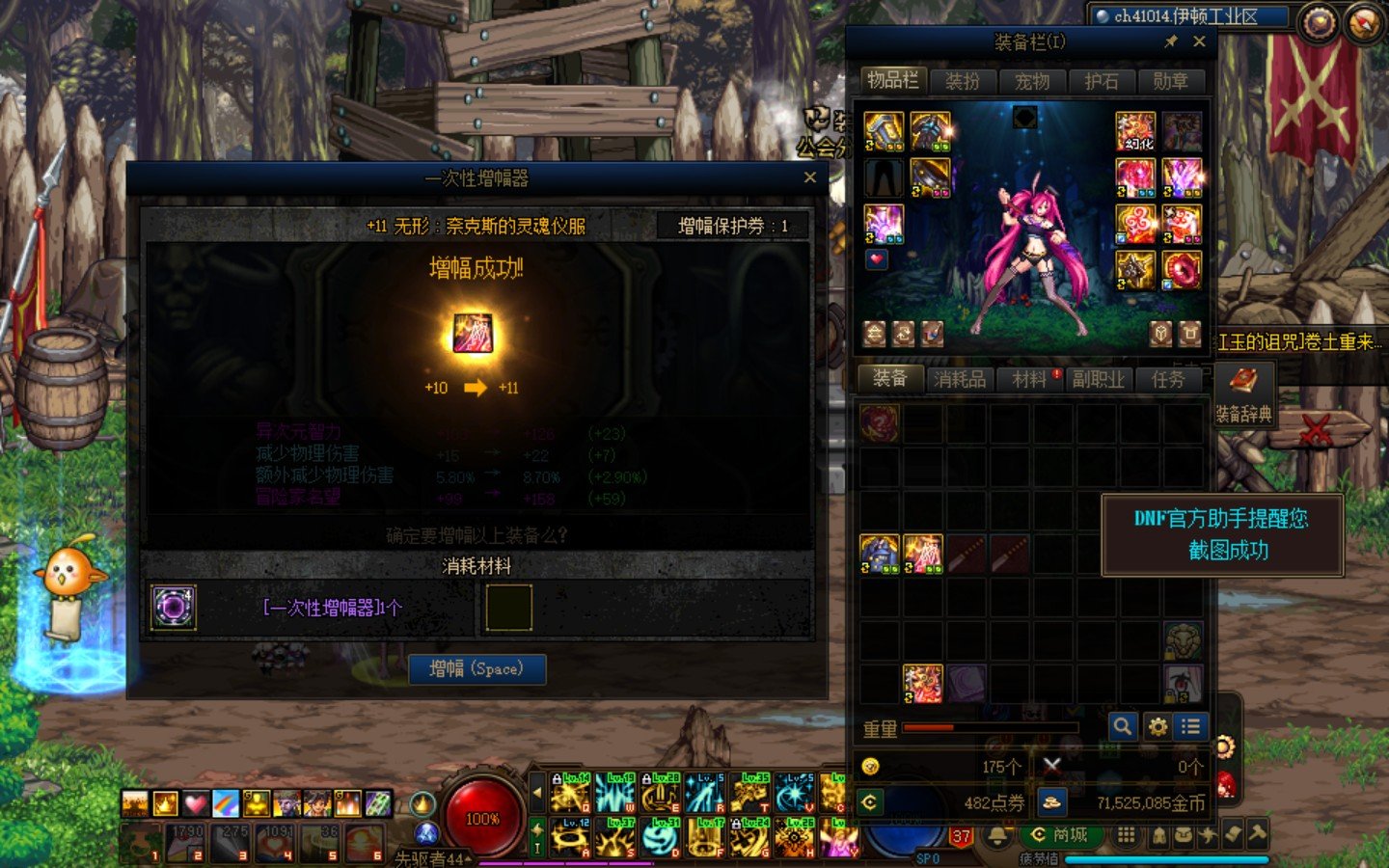Close the 装备栏 inventory panel

[1199, 41]
